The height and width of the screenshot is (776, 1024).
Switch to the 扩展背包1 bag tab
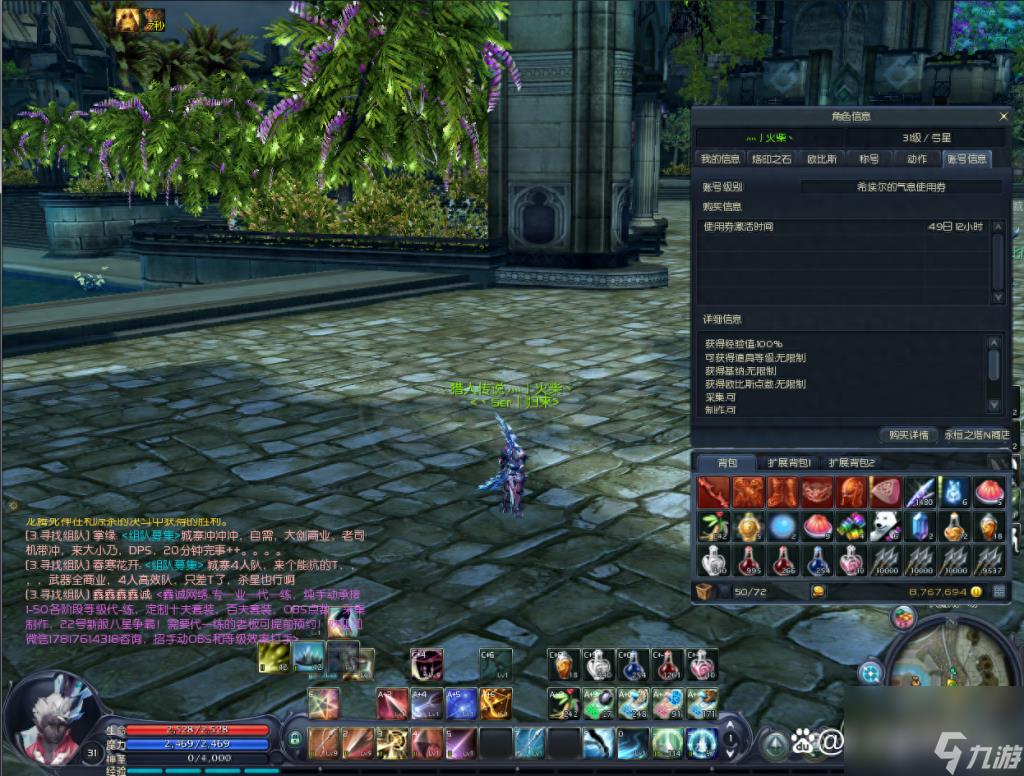pyautogui.click(x=789, y=462)
